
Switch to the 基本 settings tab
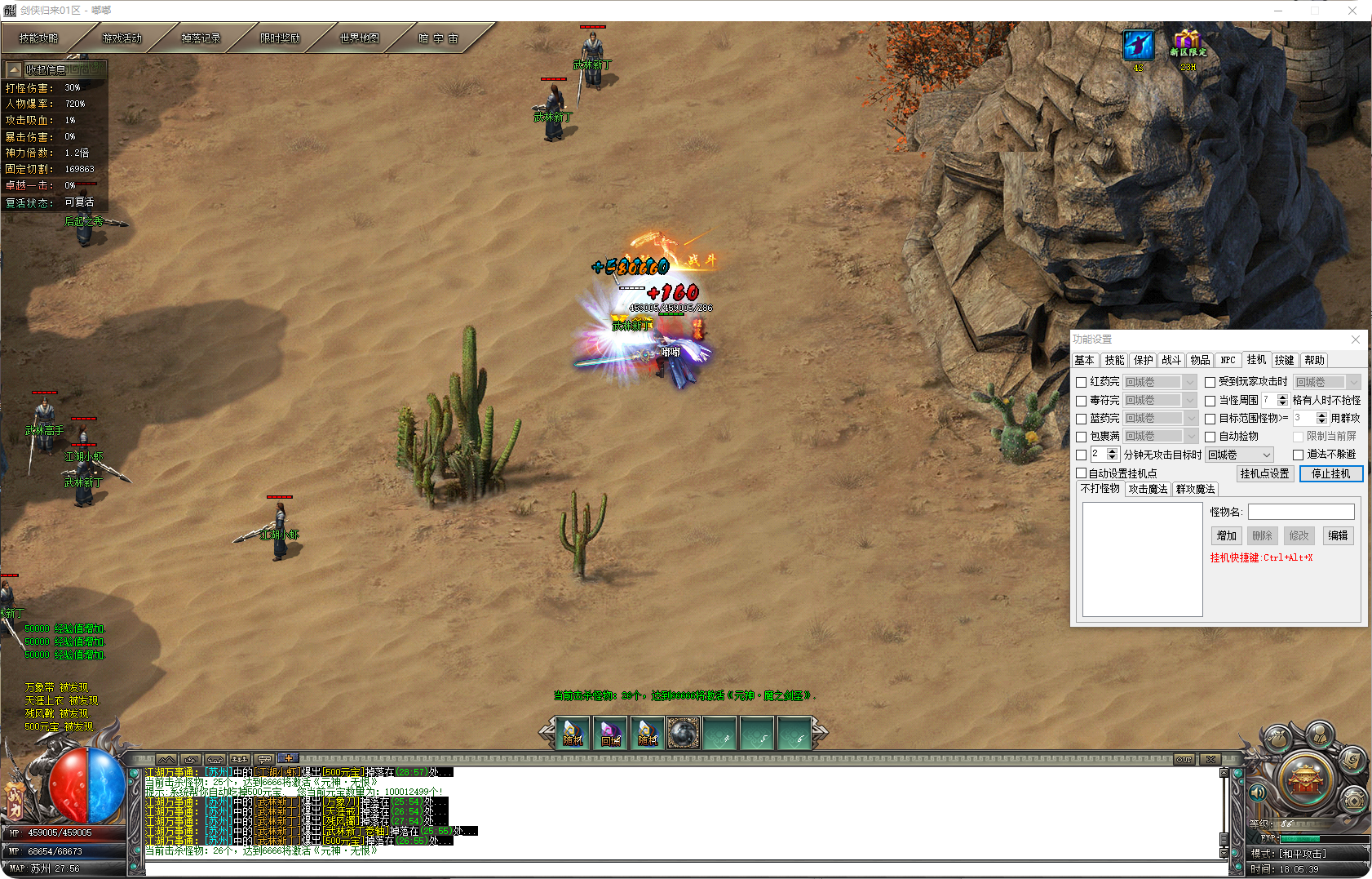tap(1084, 360)
